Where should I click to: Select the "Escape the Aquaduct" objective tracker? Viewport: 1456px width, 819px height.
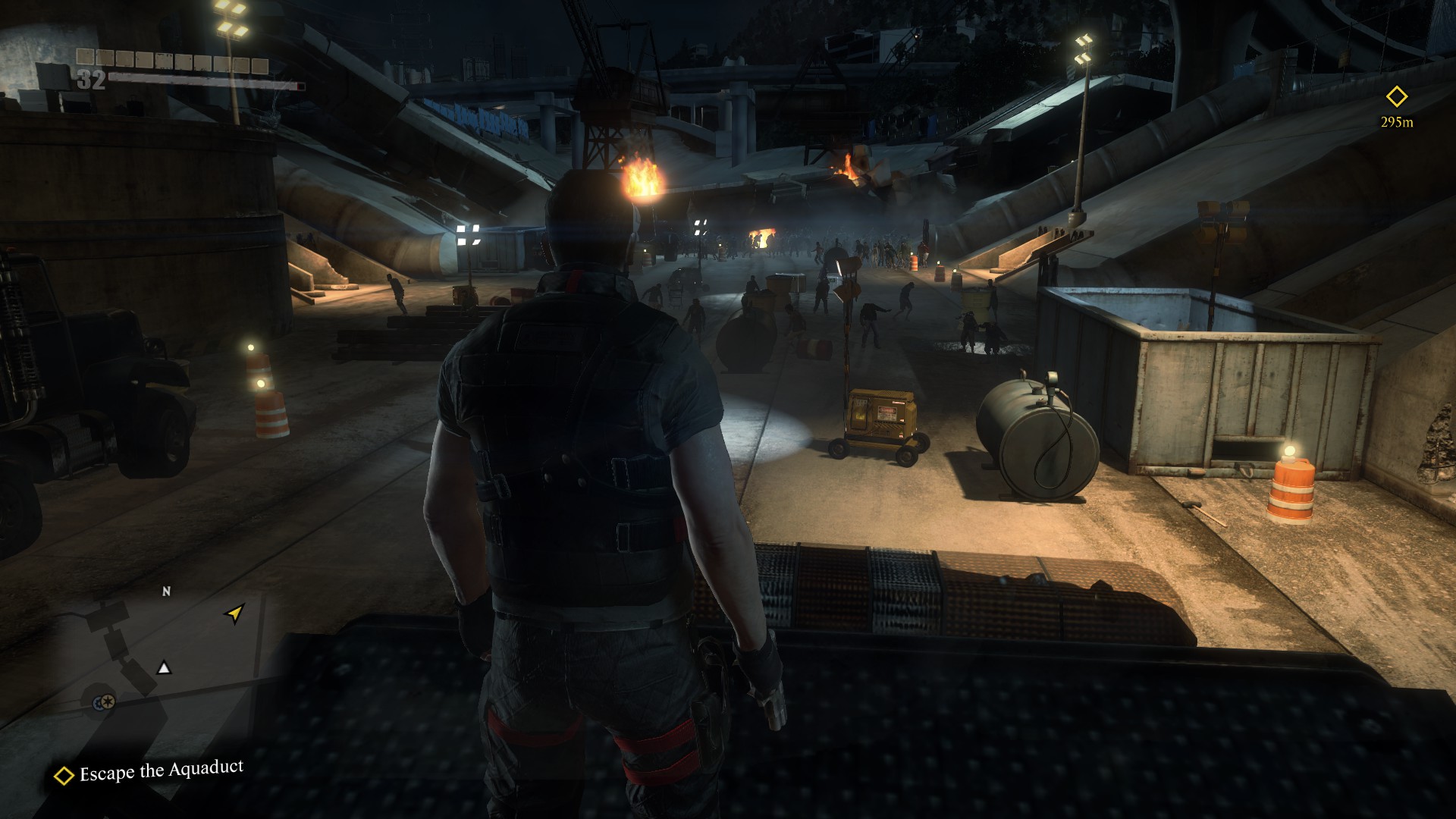[149, 771]
